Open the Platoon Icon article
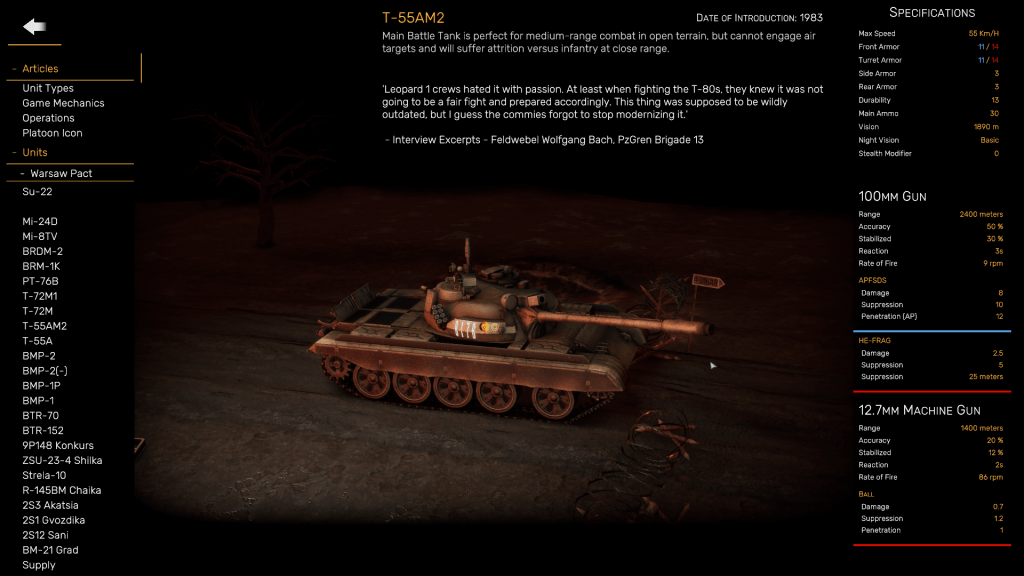The image size is (1024, 576). (x=52, y=133)
